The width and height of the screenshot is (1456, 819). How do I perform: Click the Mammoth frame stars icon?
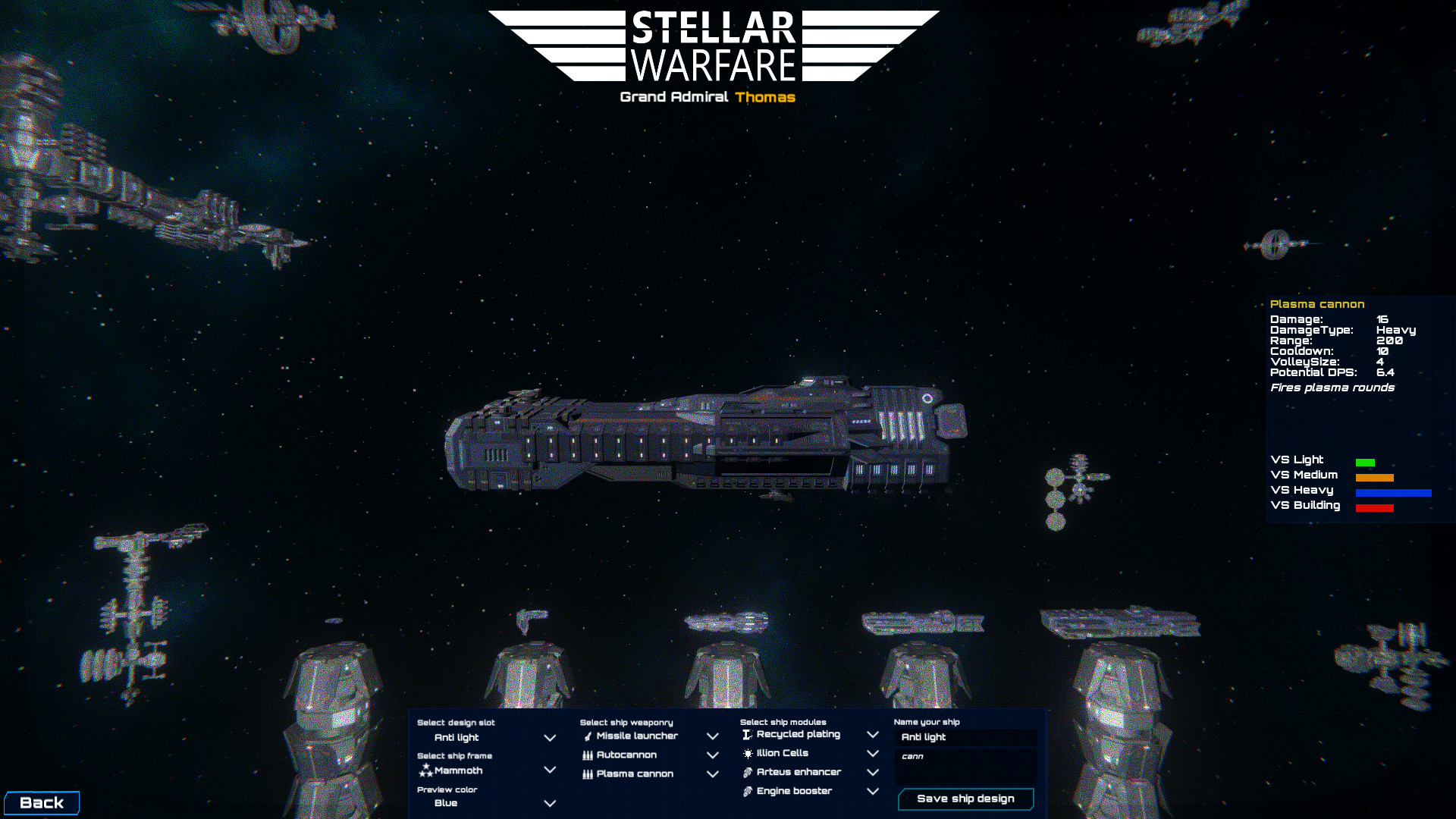coord(425,770)
